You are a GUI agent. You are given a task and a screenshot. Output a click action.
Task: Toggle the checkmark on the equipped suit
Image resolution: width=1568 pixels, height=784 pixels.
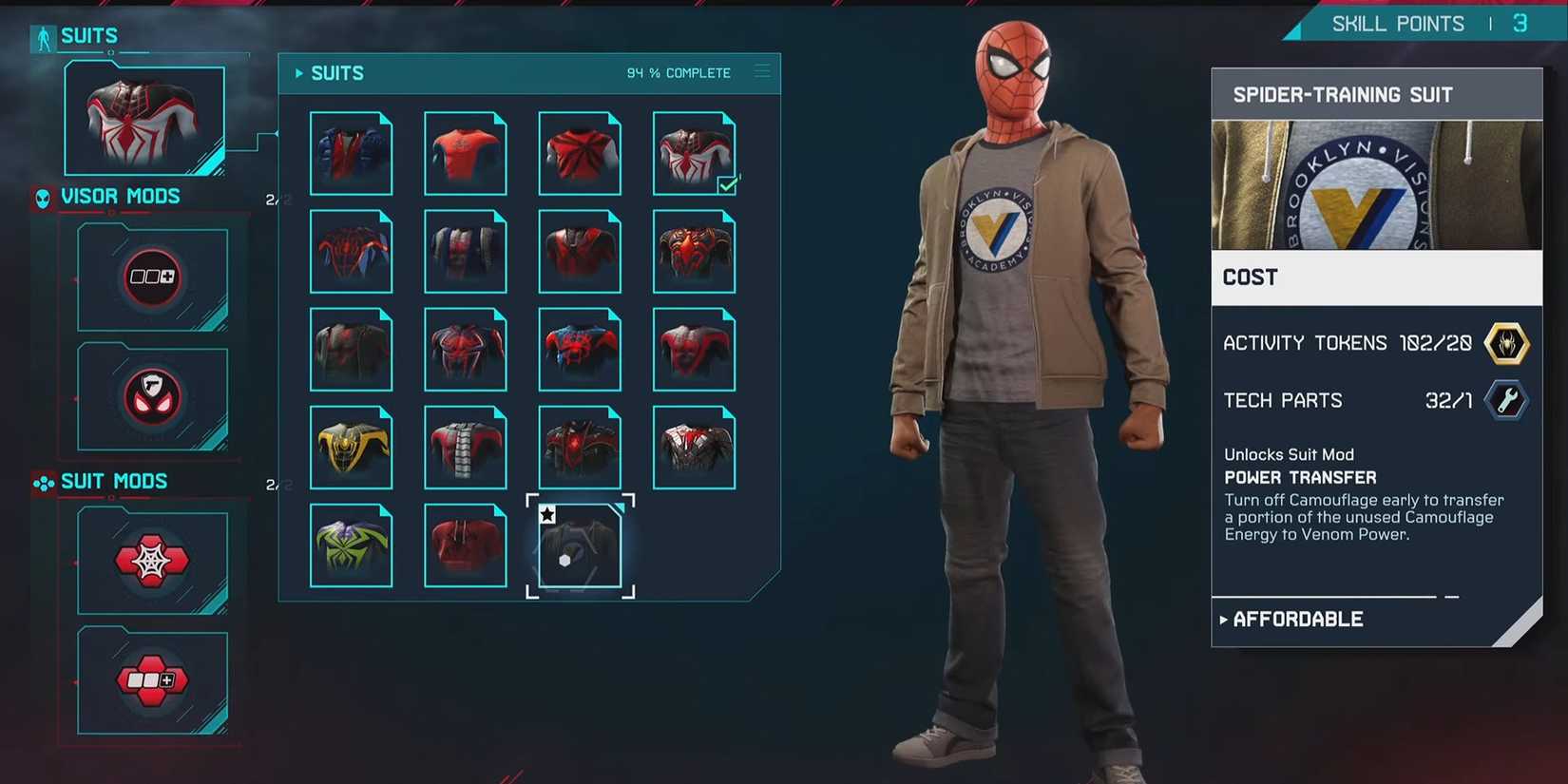click(728, 186)
